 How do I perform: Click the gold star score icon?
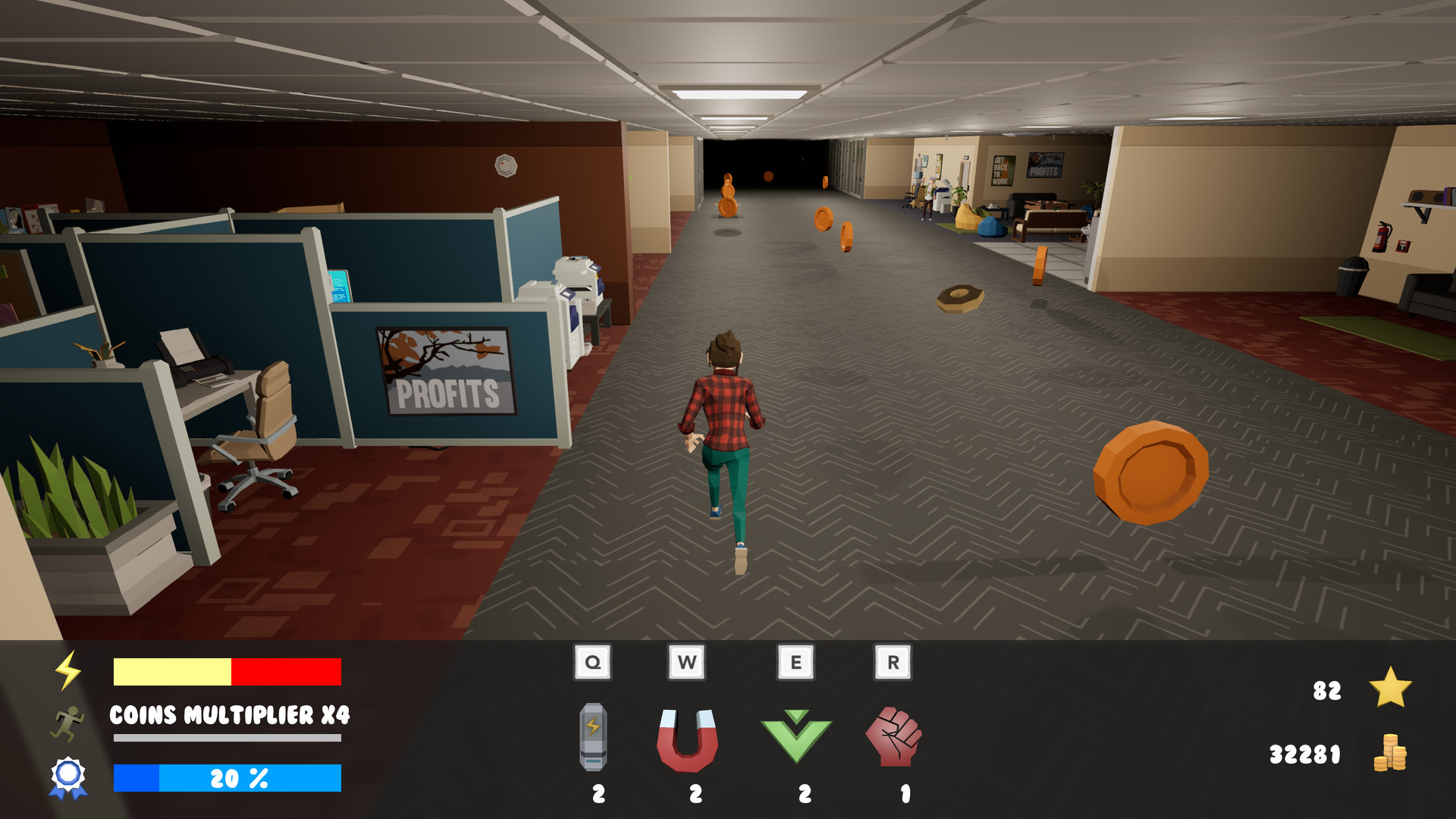tap(1391, 689)
